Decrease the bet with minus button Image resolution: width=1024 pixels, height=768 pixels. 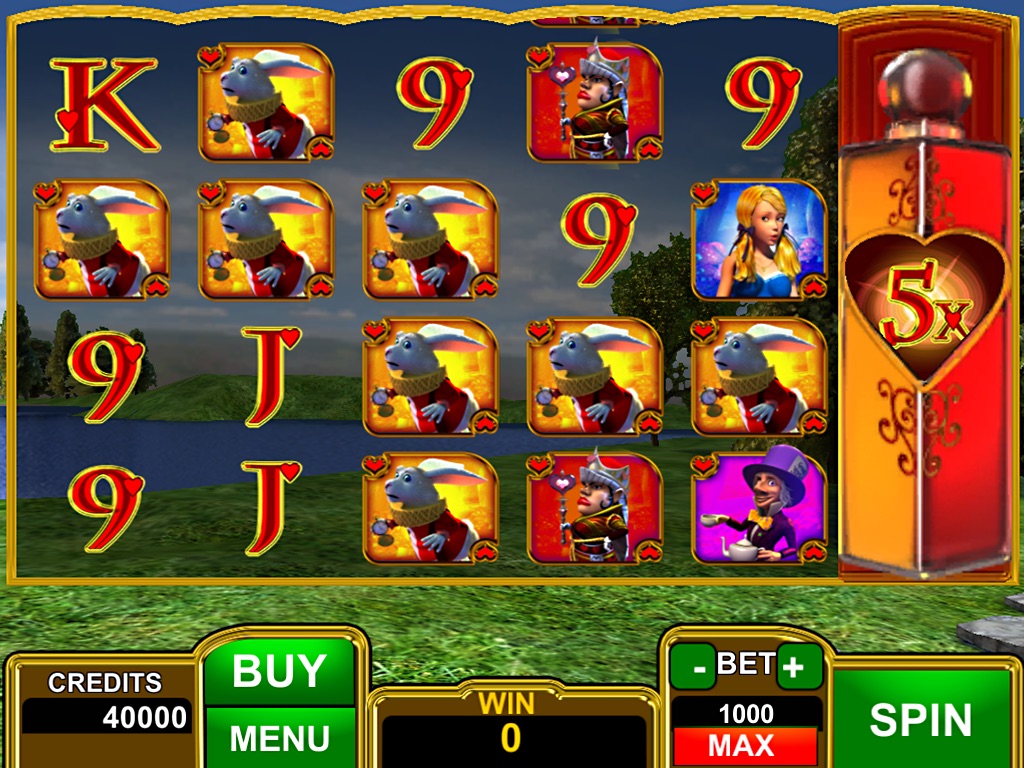coord(693,666)
